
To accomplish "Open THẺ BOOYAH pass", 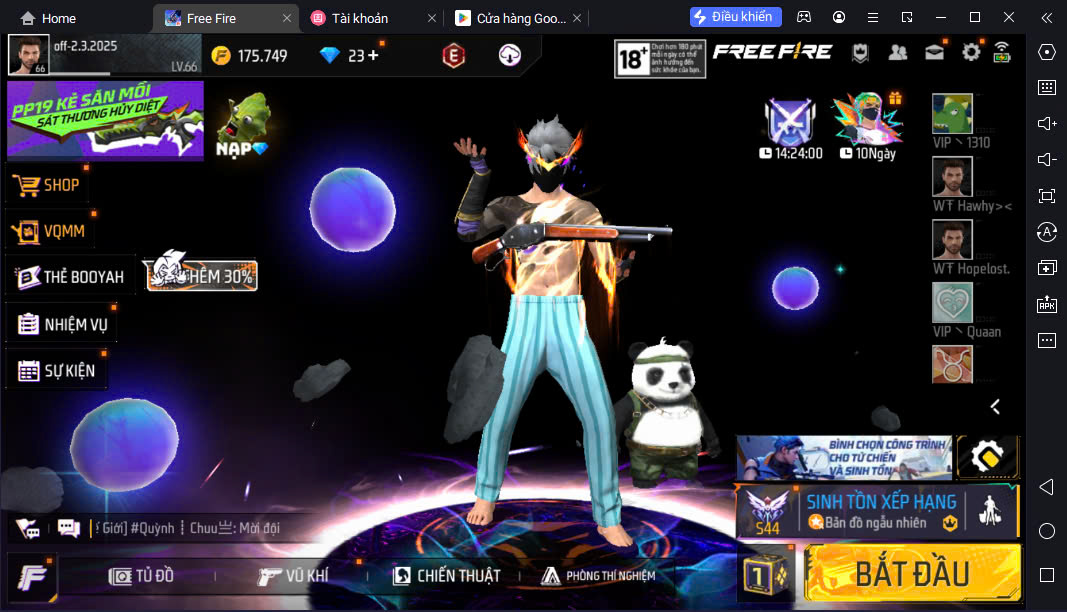I will 70,277.
